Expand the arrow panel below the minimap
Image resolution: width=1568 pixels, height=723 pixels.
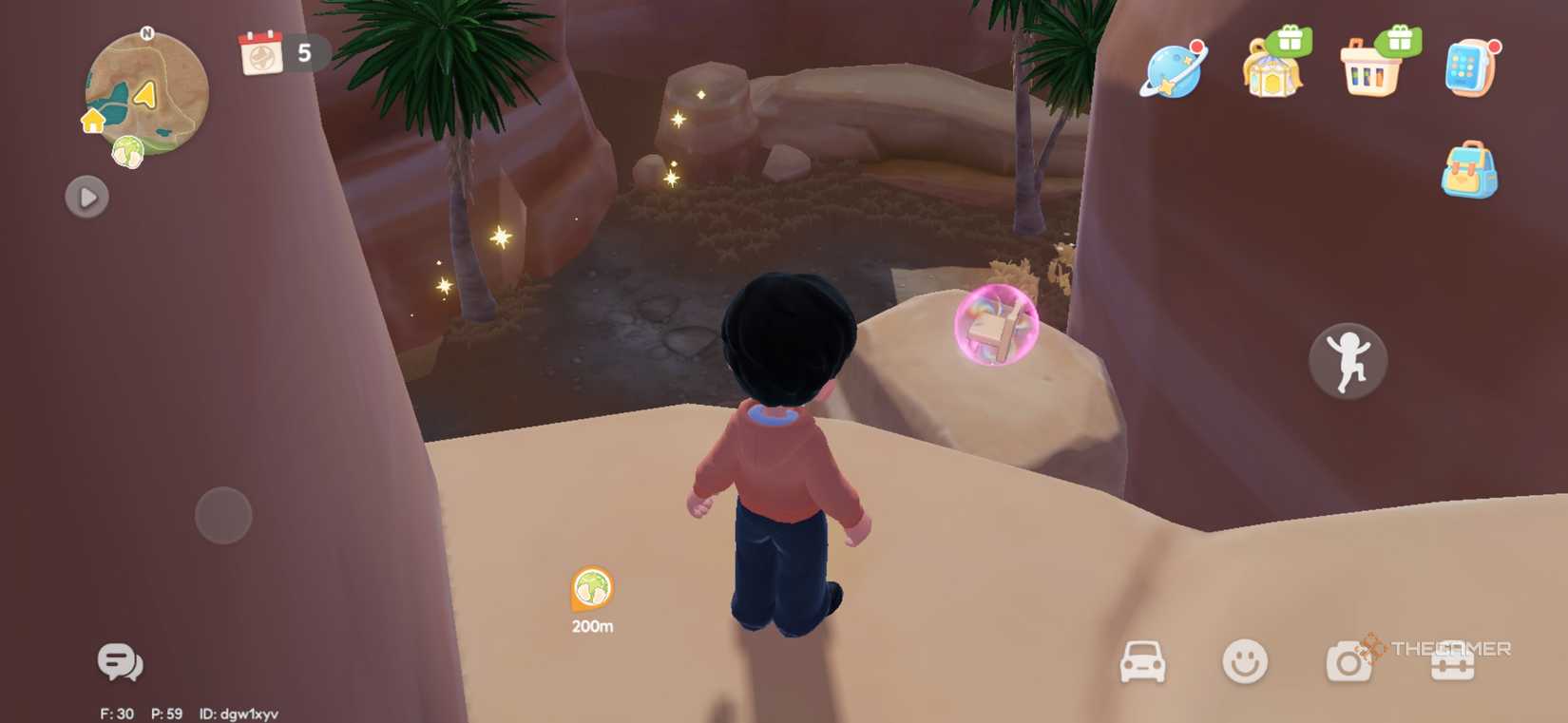86,198
